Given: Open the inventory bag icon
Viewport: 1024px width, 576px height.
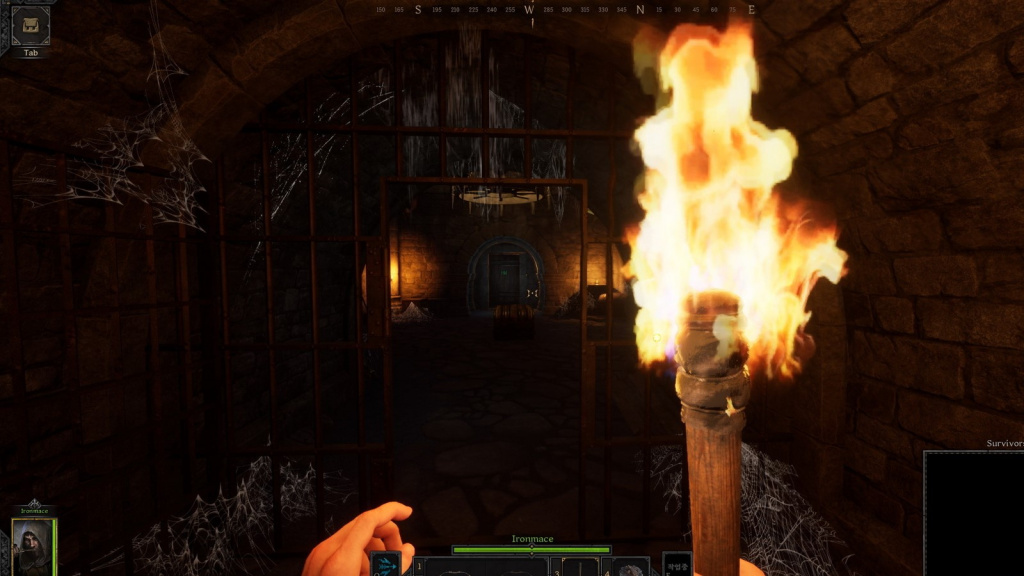Looking at the screenshot, I should pos(30,25).
